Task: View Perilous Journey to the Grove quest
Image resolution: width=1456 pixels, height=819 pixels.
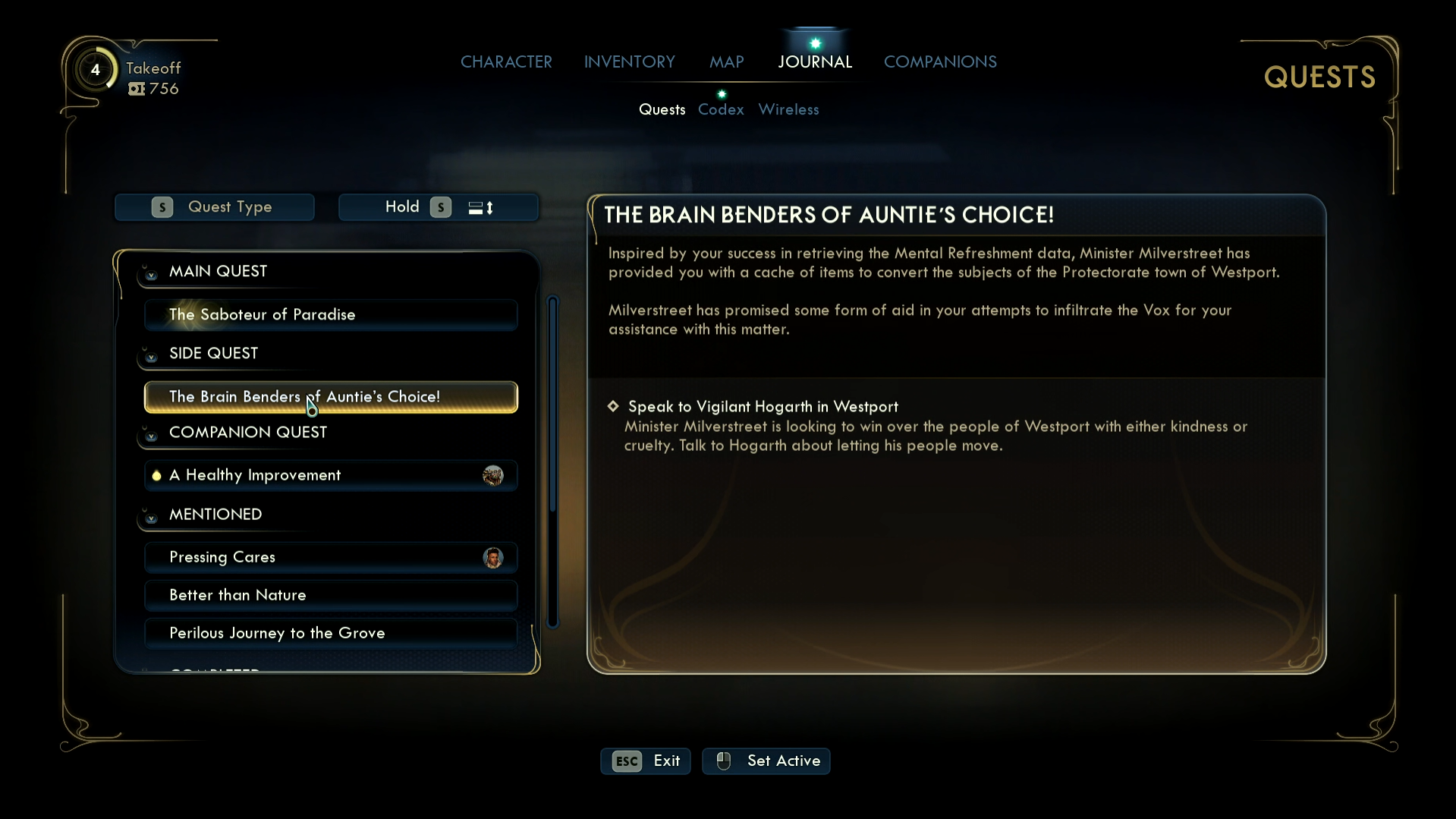Action: coord(331,633)
